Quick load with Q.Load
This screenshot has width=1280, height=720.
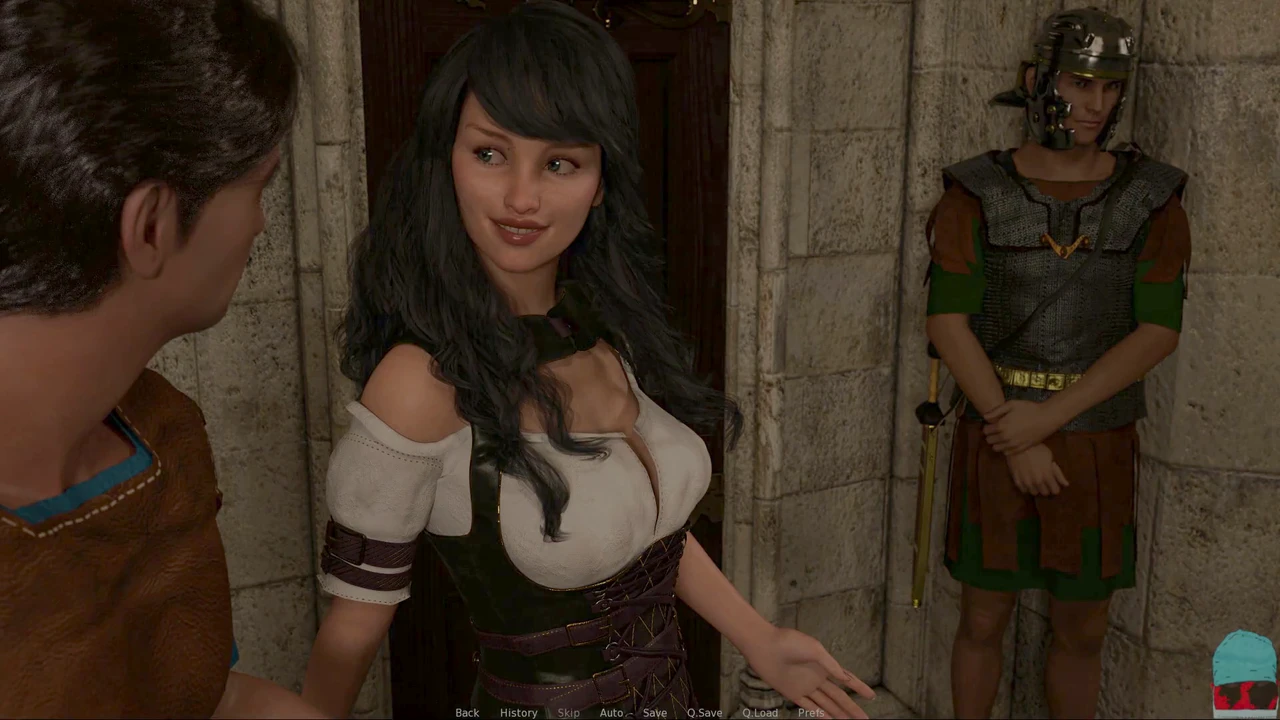click(x=760, y=712)
